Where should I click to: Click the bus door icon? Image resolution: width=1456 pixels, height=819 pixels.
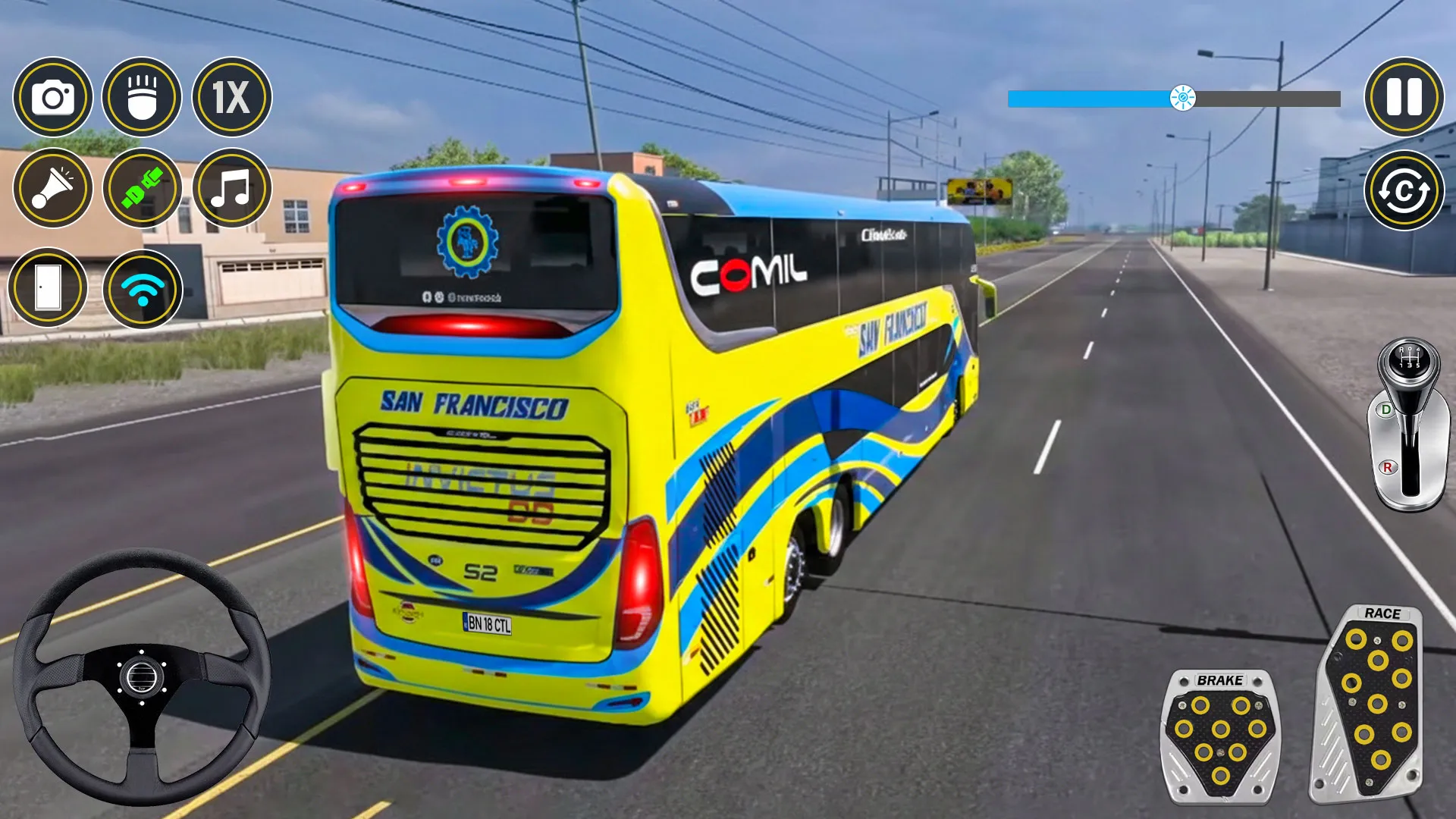click(x=49, y=288)
